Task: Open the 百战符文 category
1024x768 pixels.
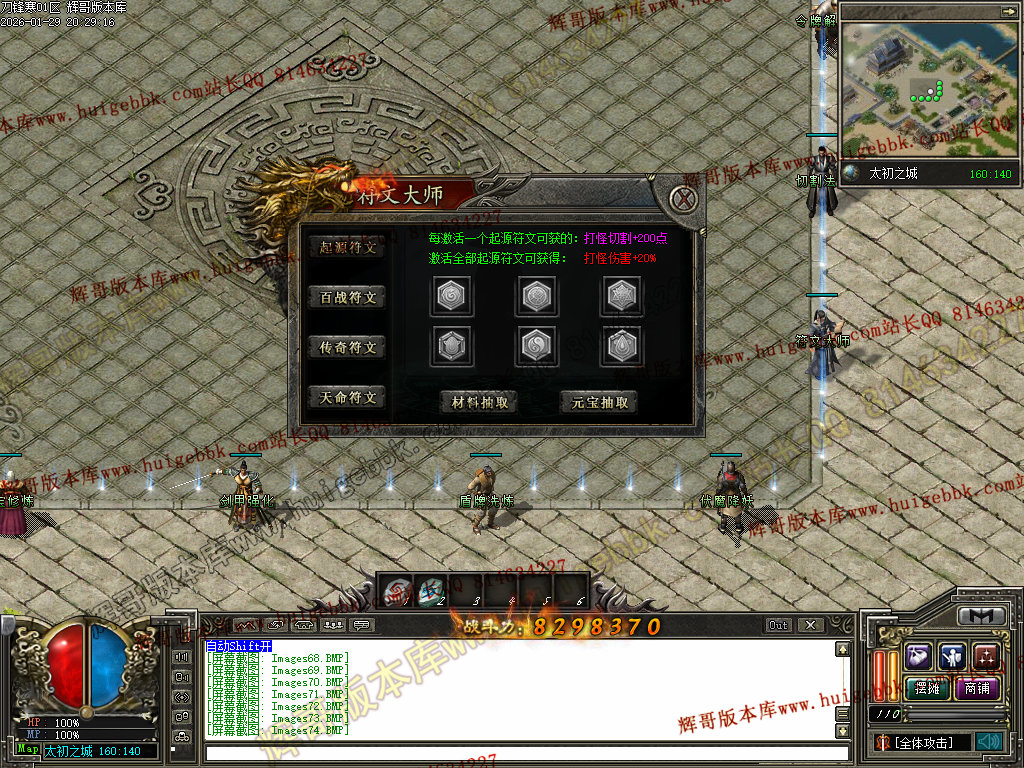Action: pos(347,297)
